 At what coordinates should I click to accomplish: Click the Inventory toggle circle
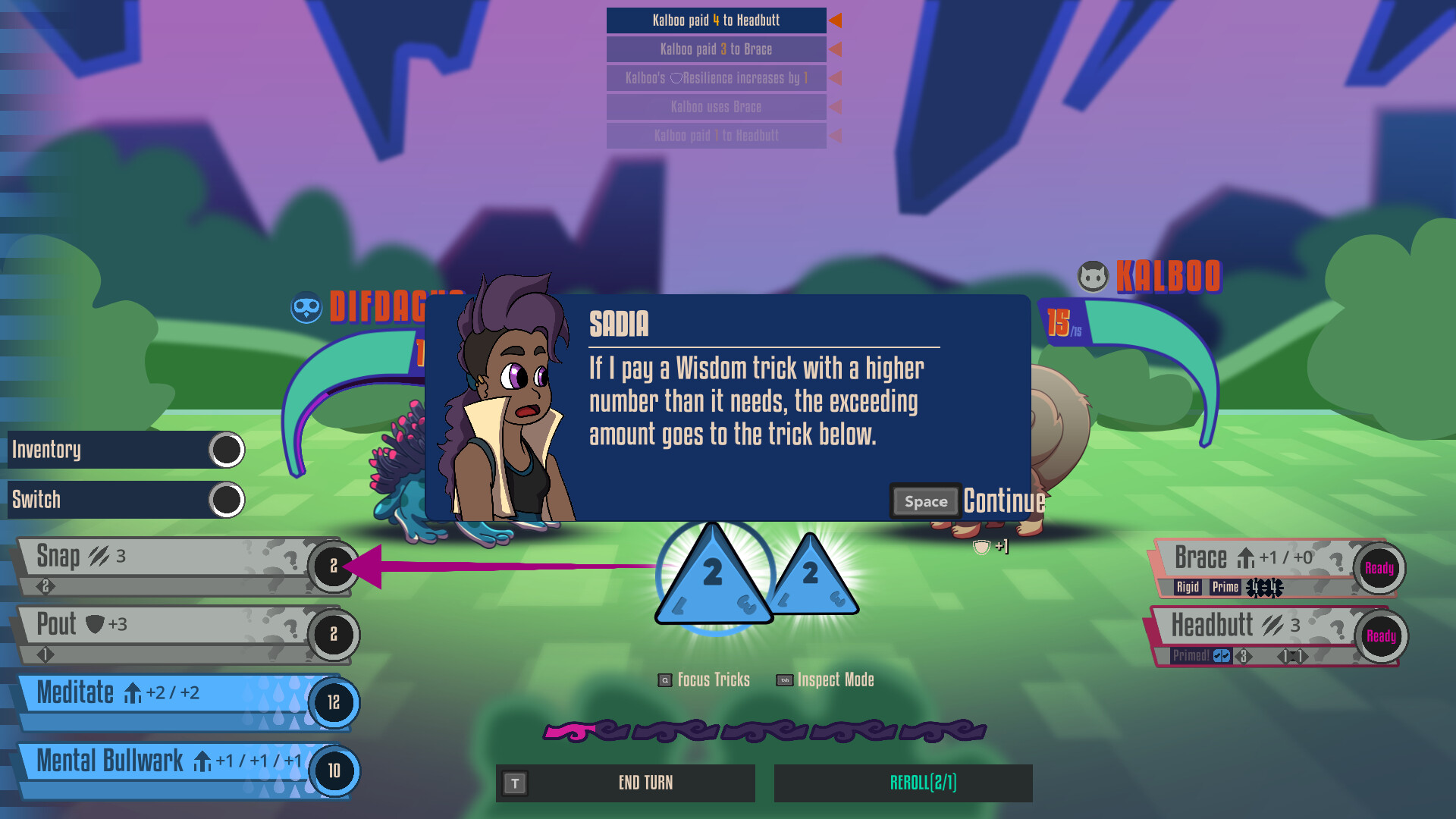point(226,450)
